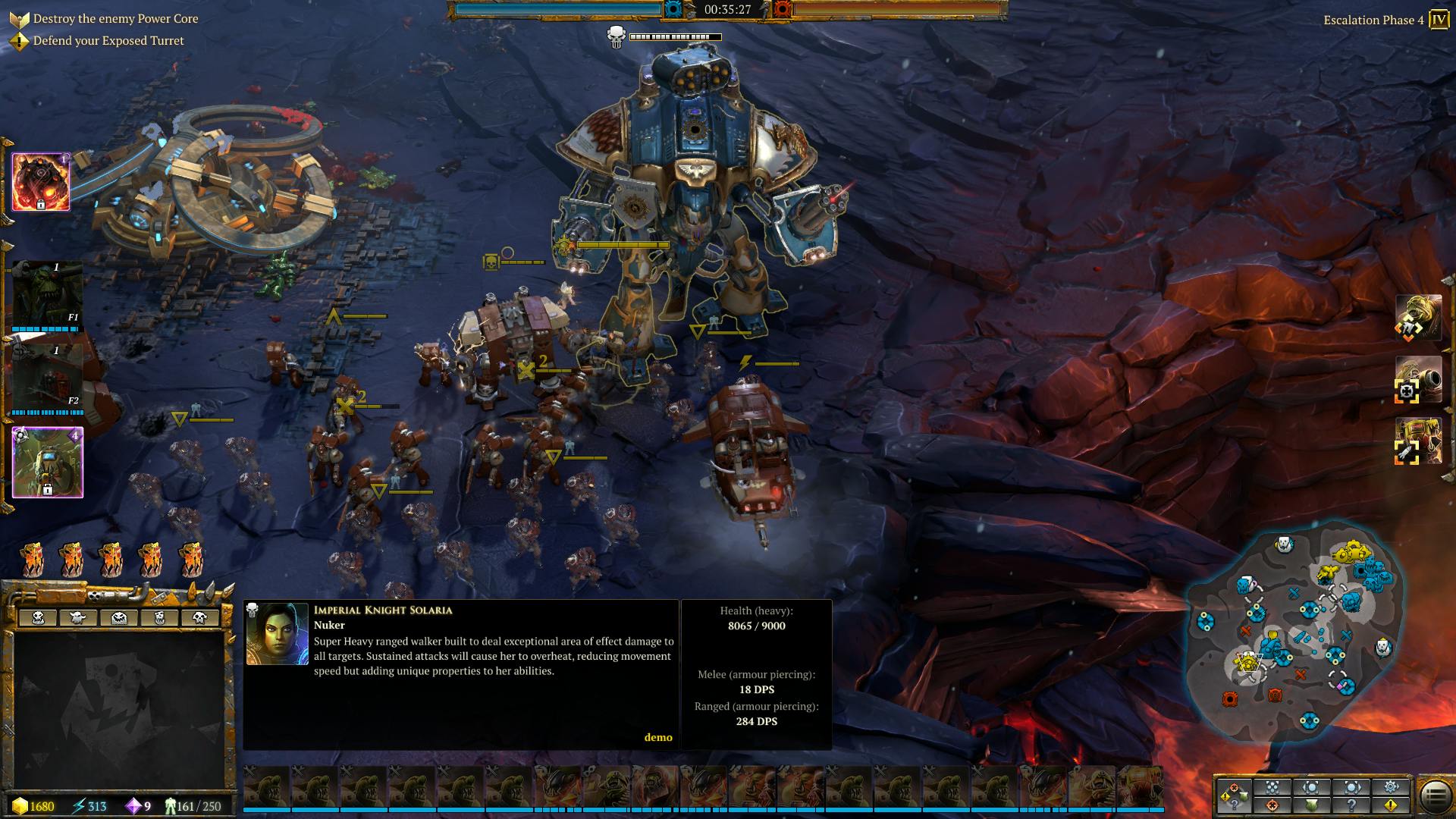Send the green shield defend ping
This screenshot has width=1456, height=819.
click(1312, 805)
